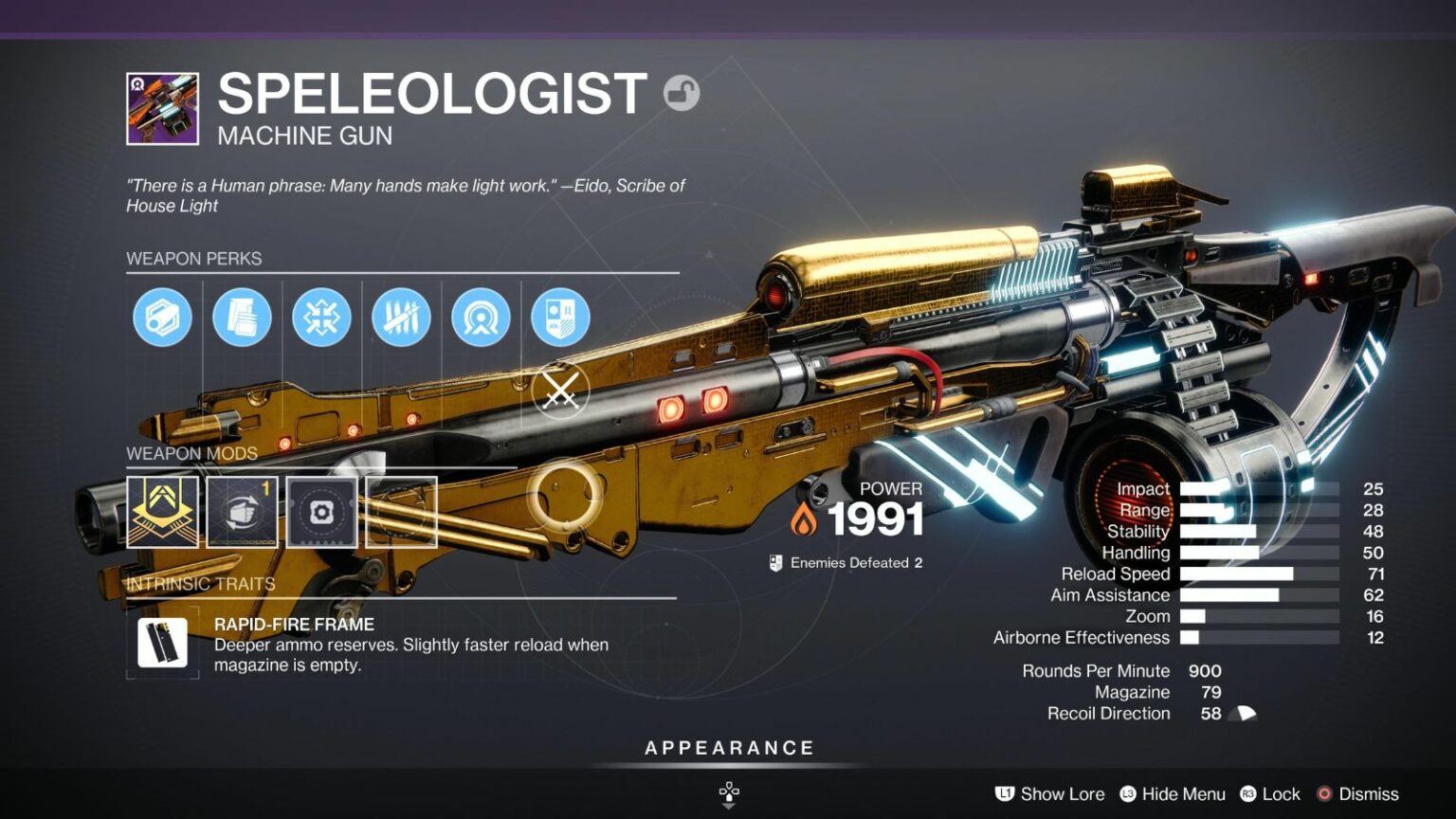This screenshot has height=819, width=1456.
Task: Open the magazine perk icon
Action: [242, 318]
